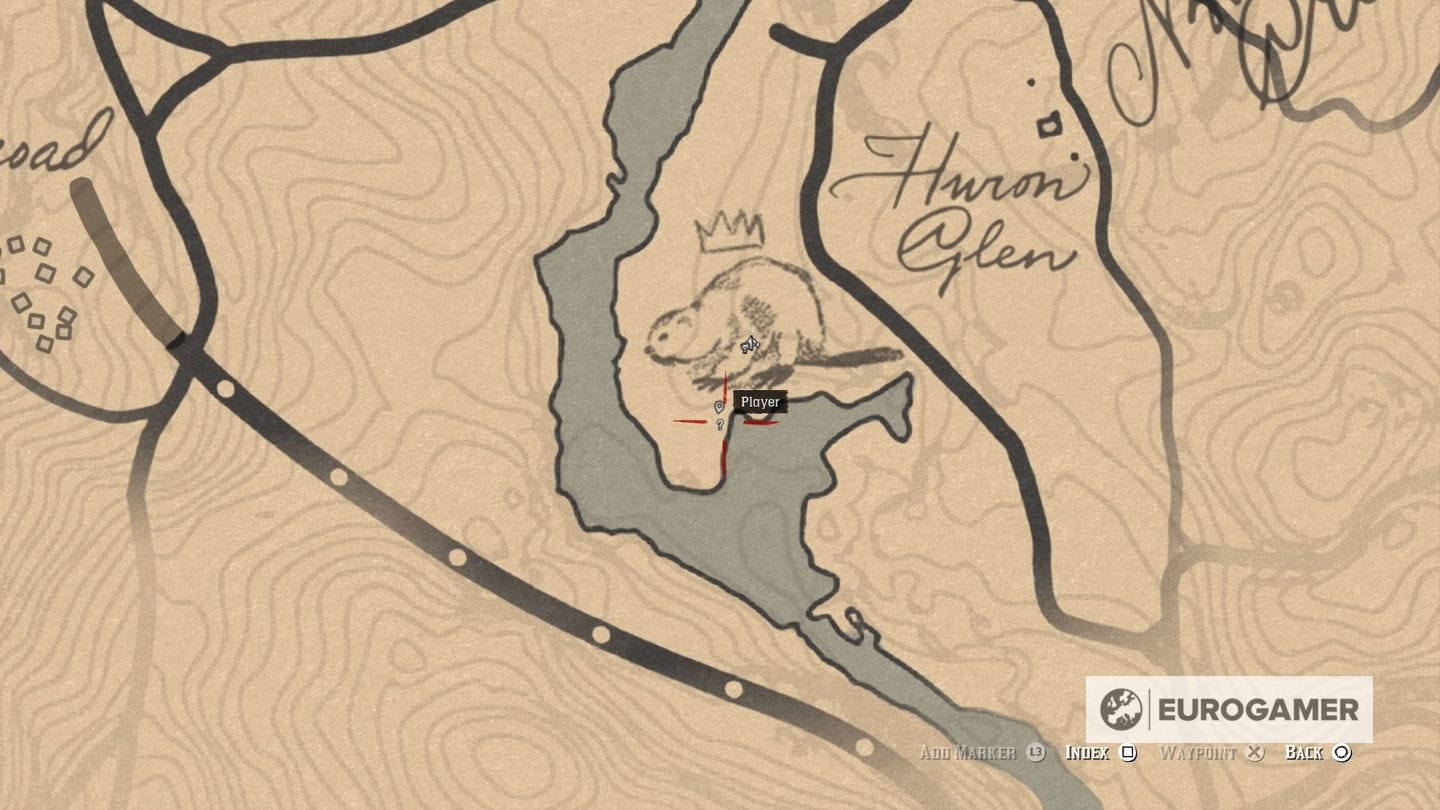Click the waypoint pin marker near the player
This screenshot has height=810, width=1440.
click(719, 407)
